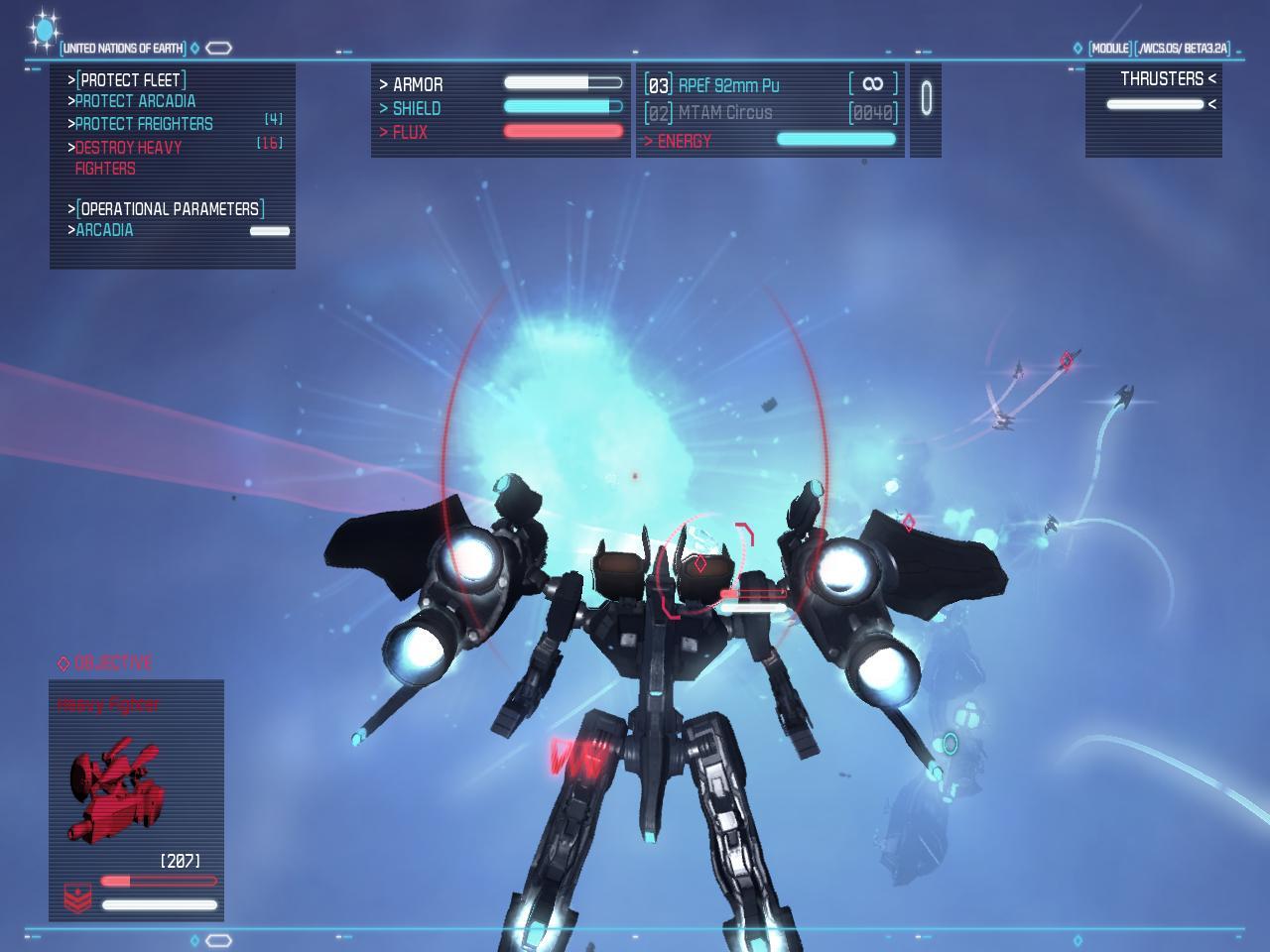Switch to the MTAM Circus missile slot
Image resolution: width=1270 pixels, height=952 pixels.
tap(724, 113)
